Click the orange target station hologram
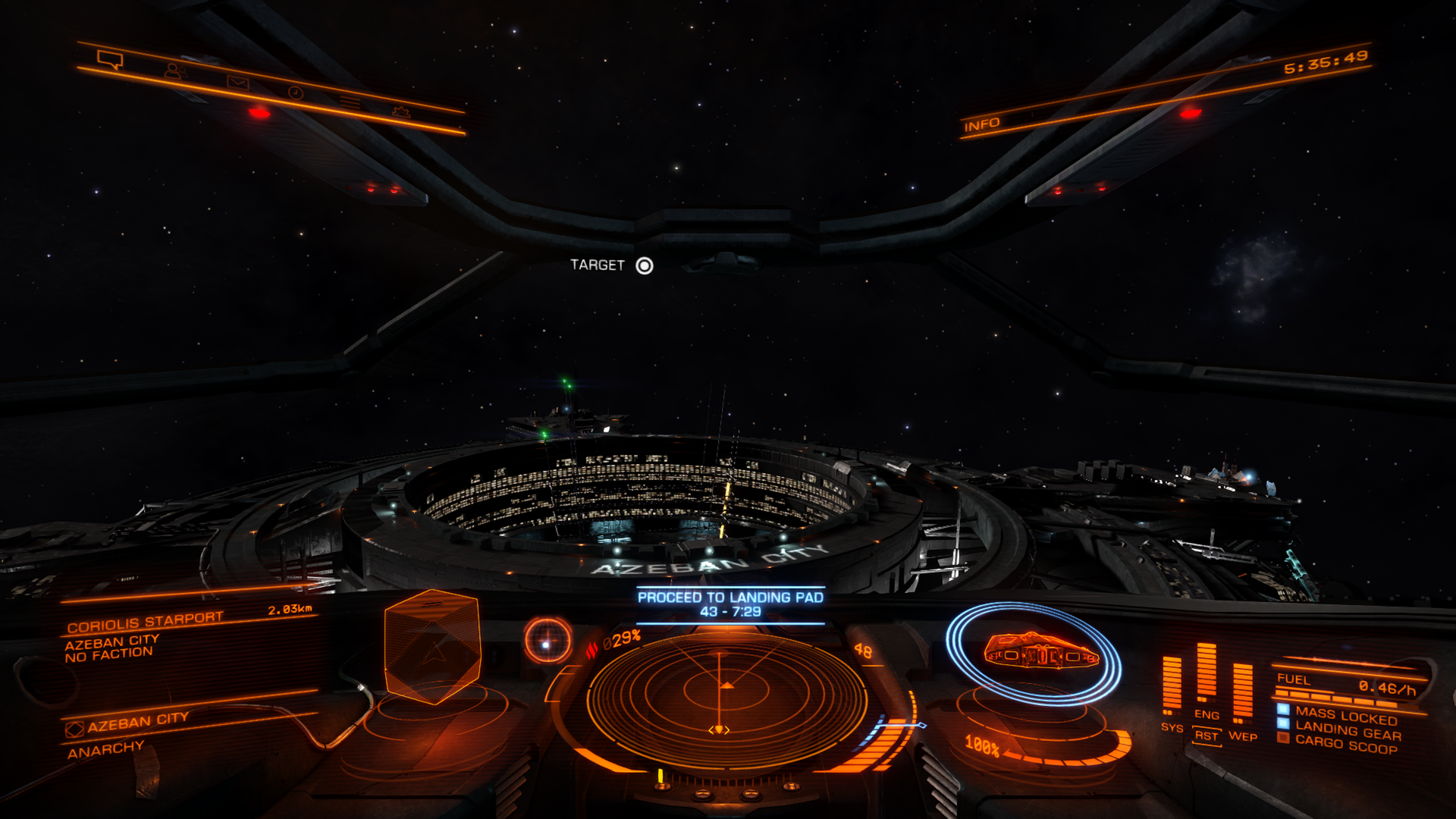This screenshot has width=1456, height=819. (x=432, y=646)
